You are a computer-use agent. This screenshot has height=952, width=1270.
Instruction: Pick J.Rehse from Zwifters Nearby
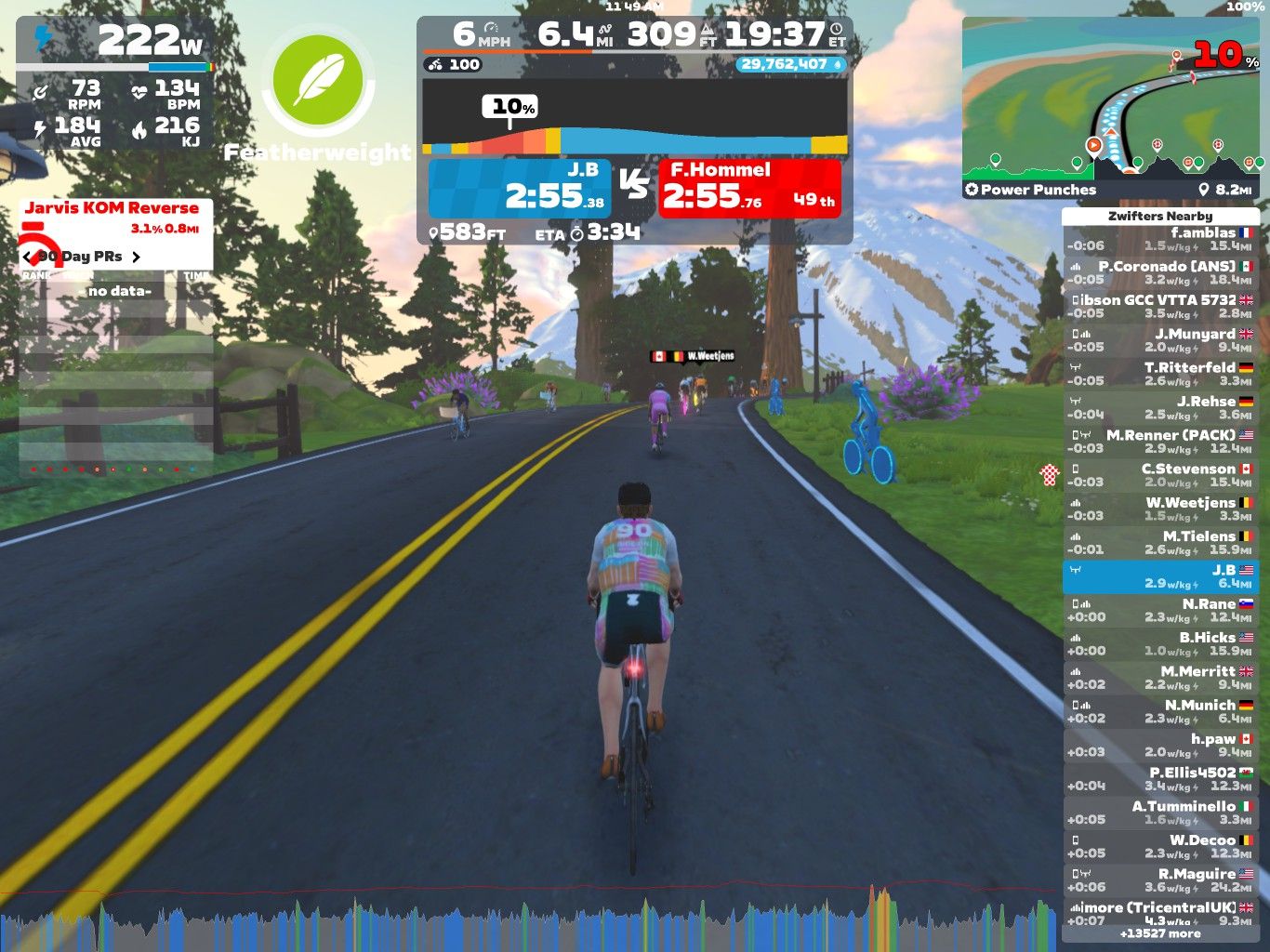[1159, 408]
